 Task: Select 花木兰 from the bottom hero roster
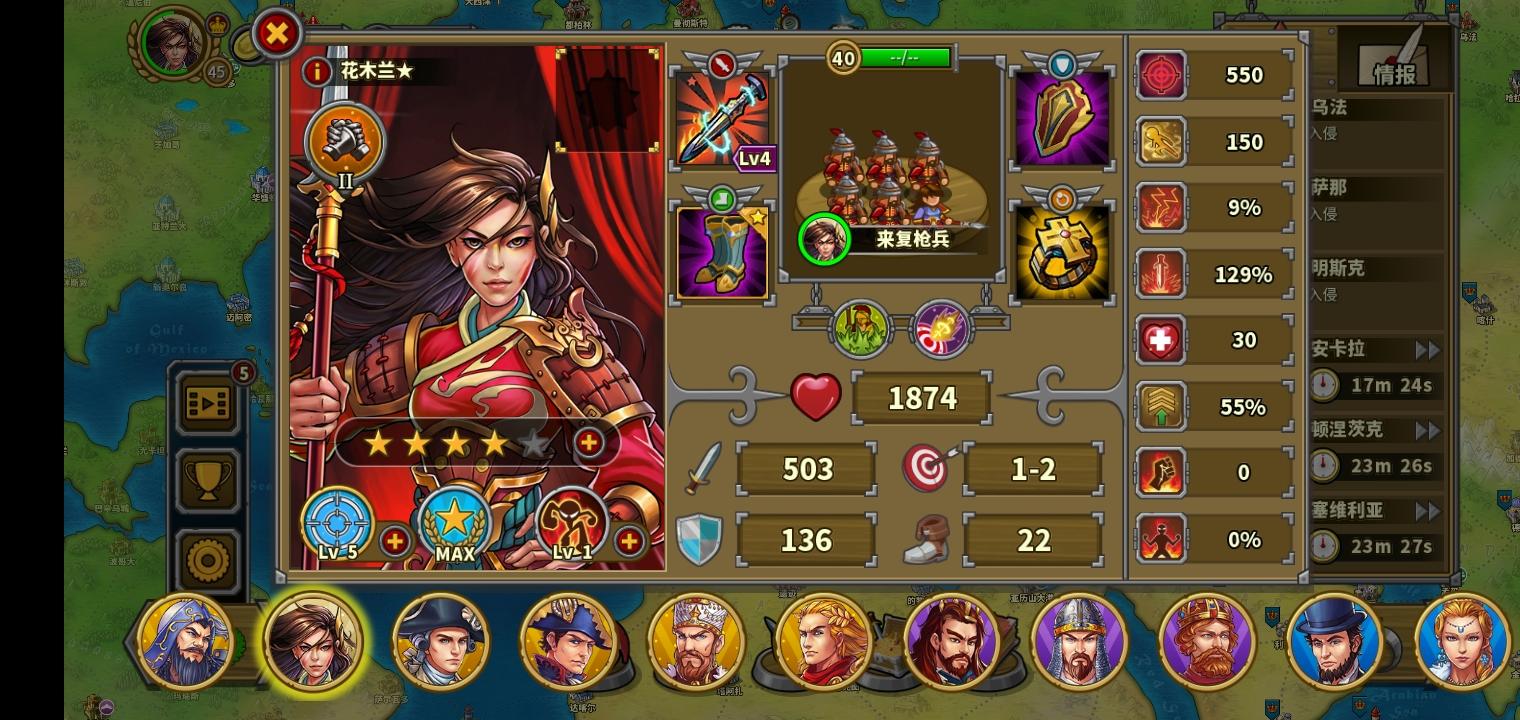313,643
